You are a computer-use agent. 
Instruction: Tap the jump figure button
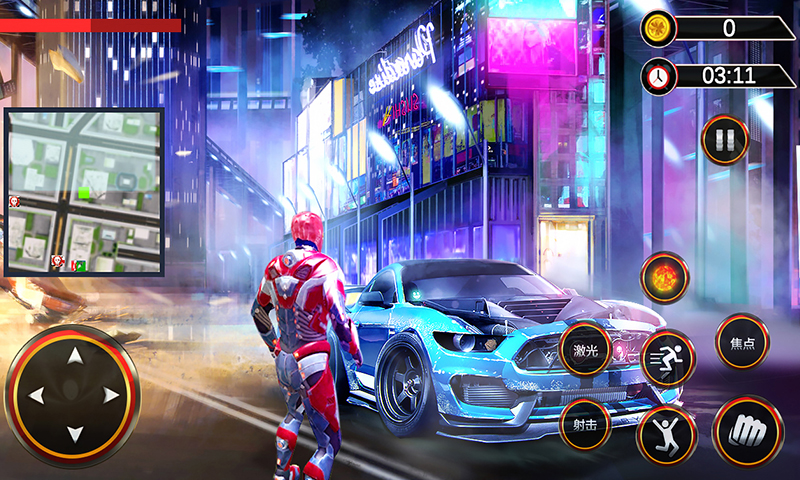666,435
